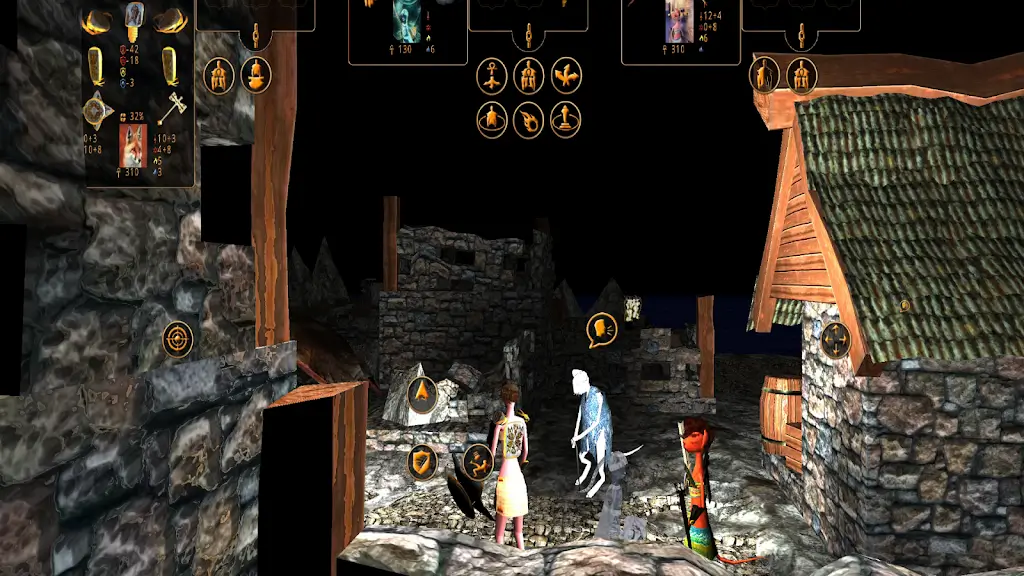This screenshot has width=1024, height=576.
Task: Activate the three-way arrows ability icon
Action: click(566, 76)
